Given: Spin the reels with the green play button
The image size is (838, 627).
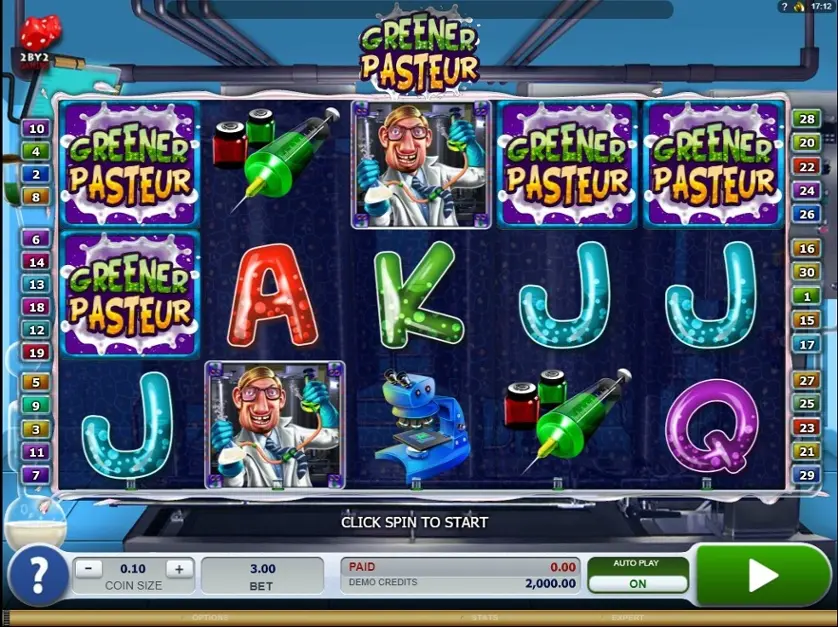Looking at the screenshot, I should [x=763, y=575].
